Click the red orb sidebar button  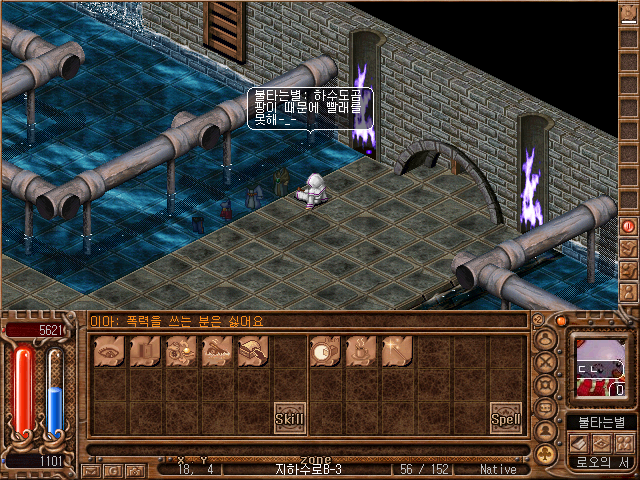click(629, 226)
